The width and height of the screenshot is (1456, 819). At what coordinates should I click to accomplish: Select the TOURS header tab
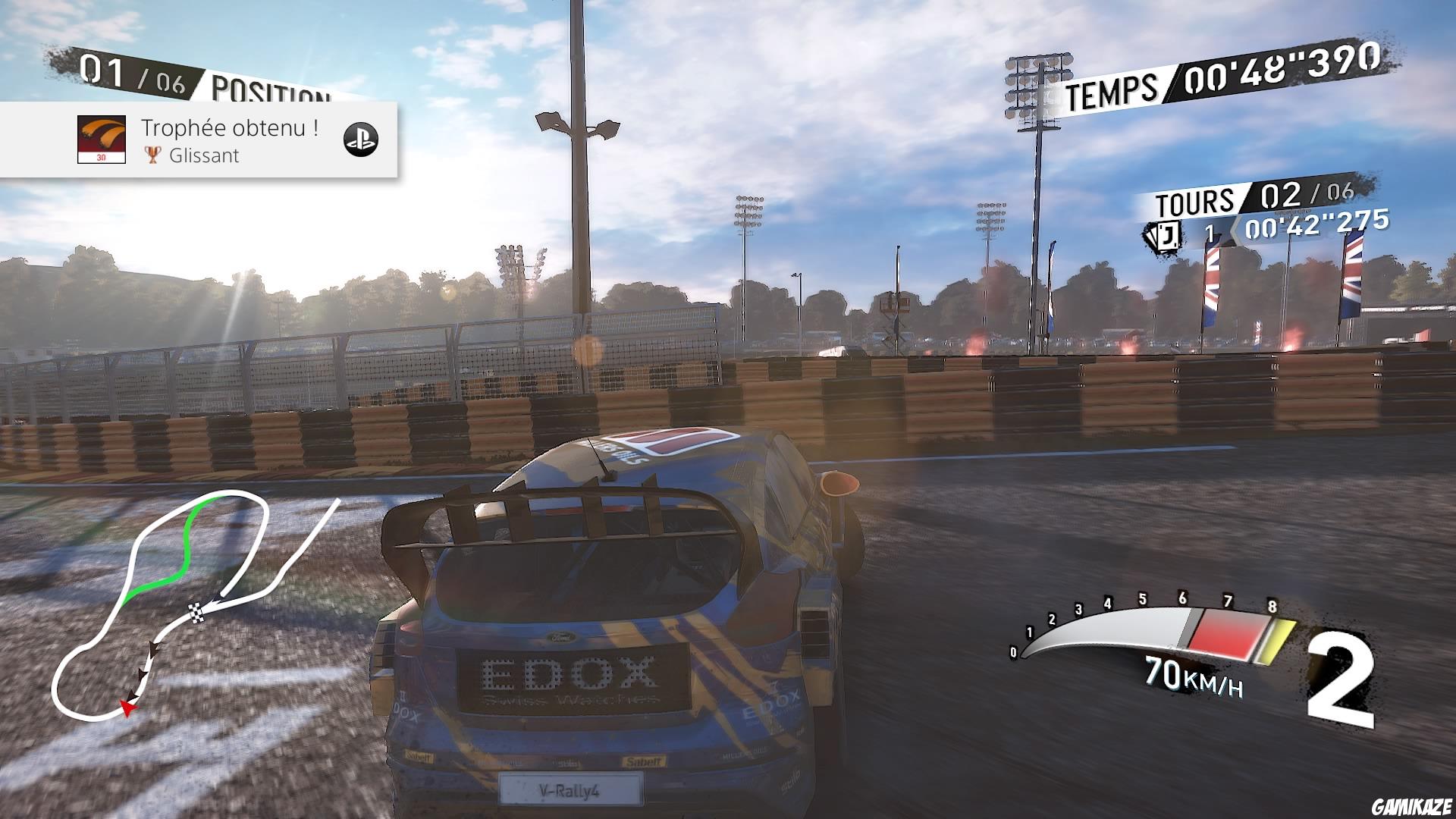point(1196,200)
